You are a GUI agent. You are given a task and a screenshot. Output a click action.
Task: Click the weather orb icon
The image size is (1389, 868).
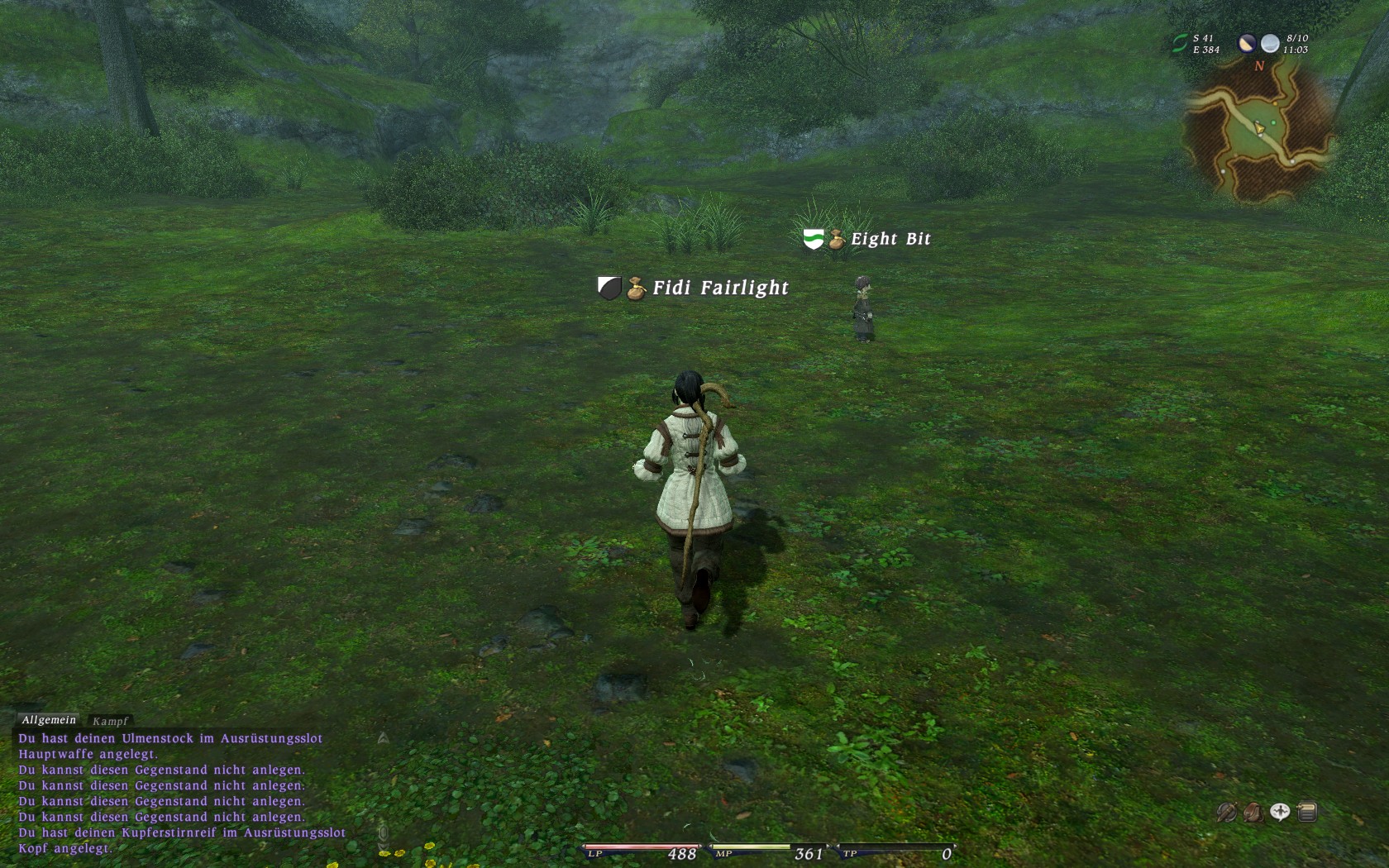[x=1270, y=44]
